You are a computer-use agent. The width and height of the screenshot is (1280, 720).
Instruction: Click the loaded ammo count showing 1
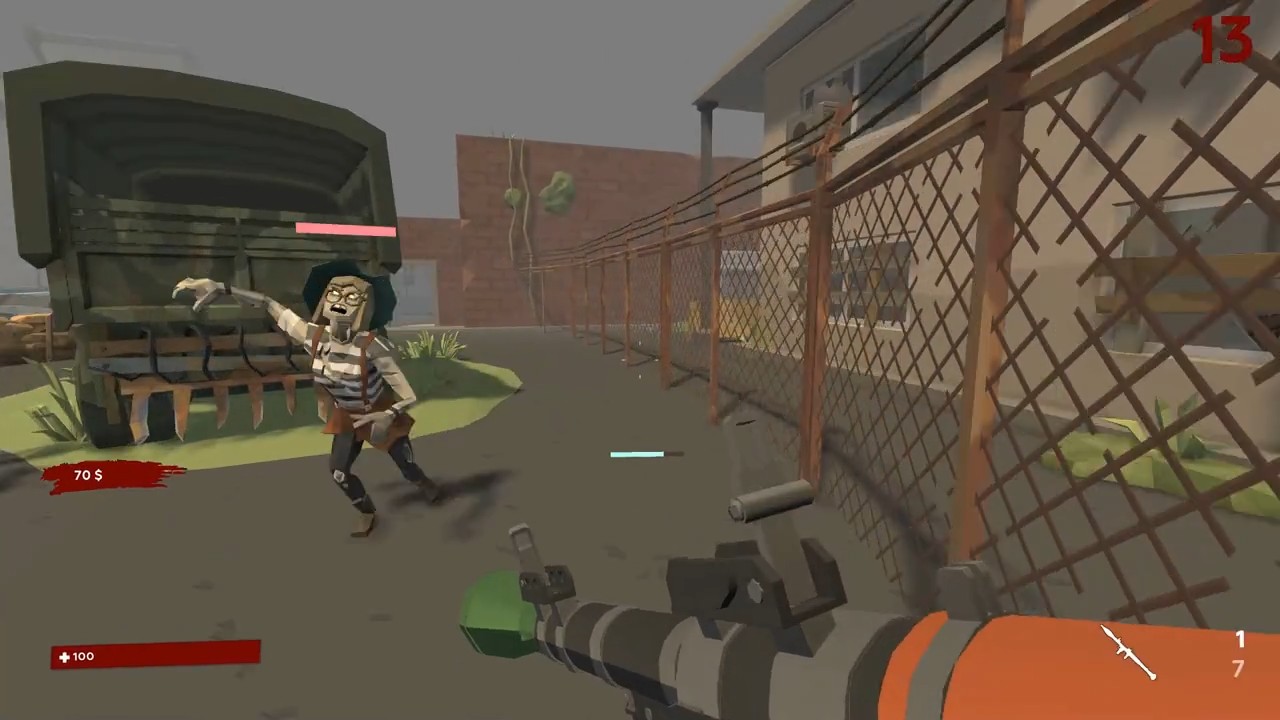(1240, 640)
